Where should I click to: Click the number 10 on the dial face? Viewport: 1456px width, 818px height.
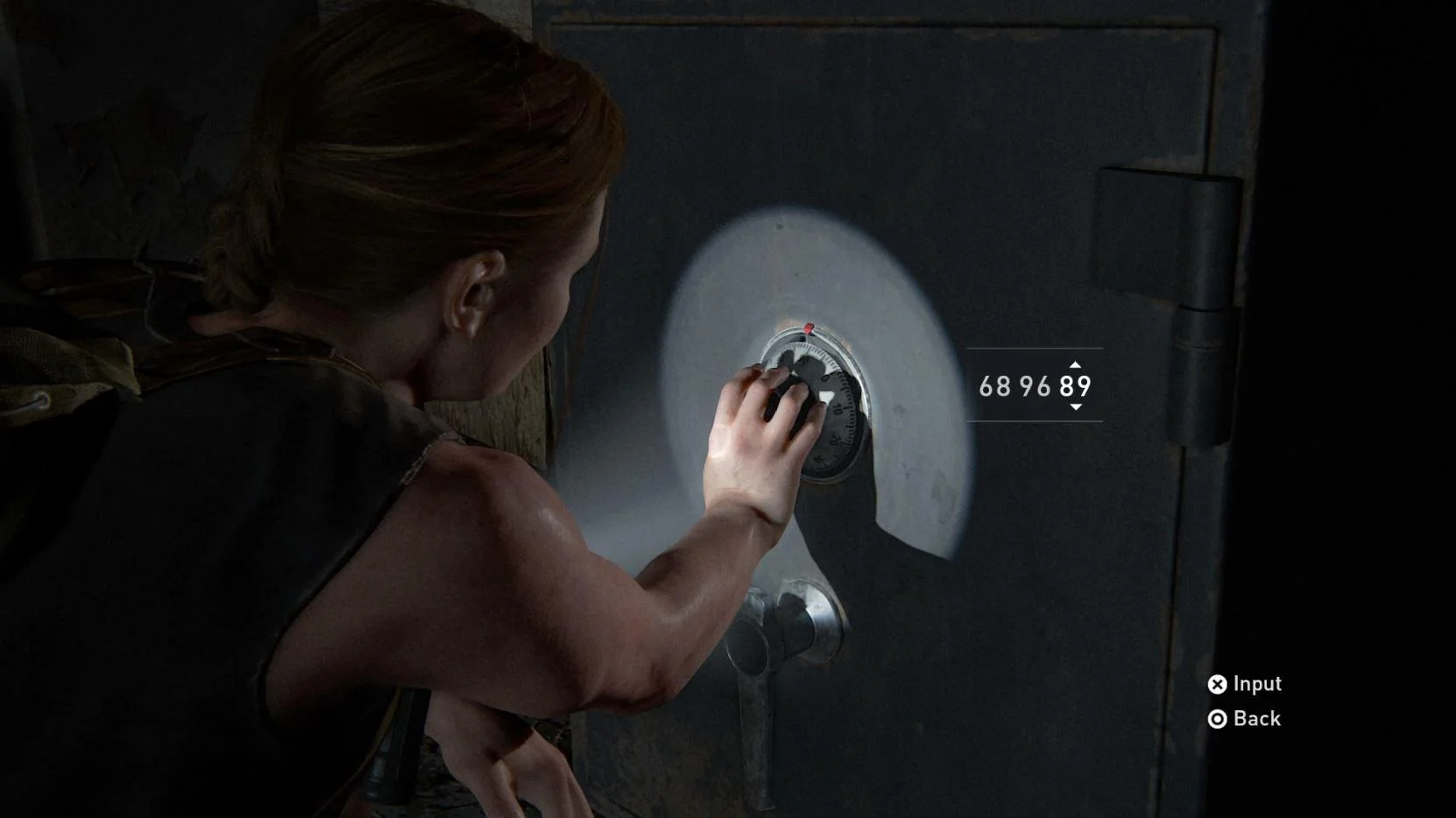[838, 407]
